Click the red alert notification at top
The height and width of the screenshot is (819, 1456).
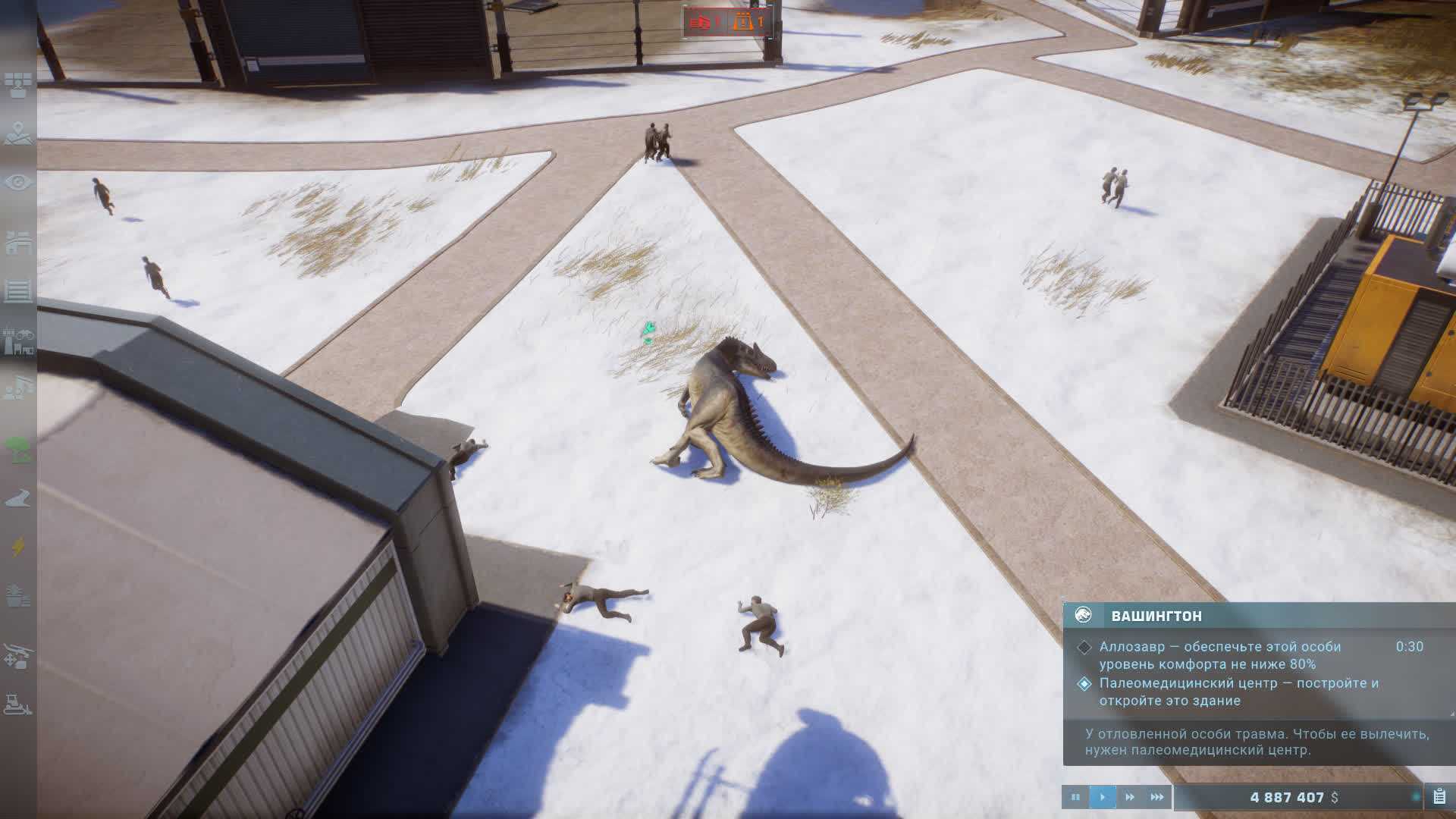coord(705,23)
